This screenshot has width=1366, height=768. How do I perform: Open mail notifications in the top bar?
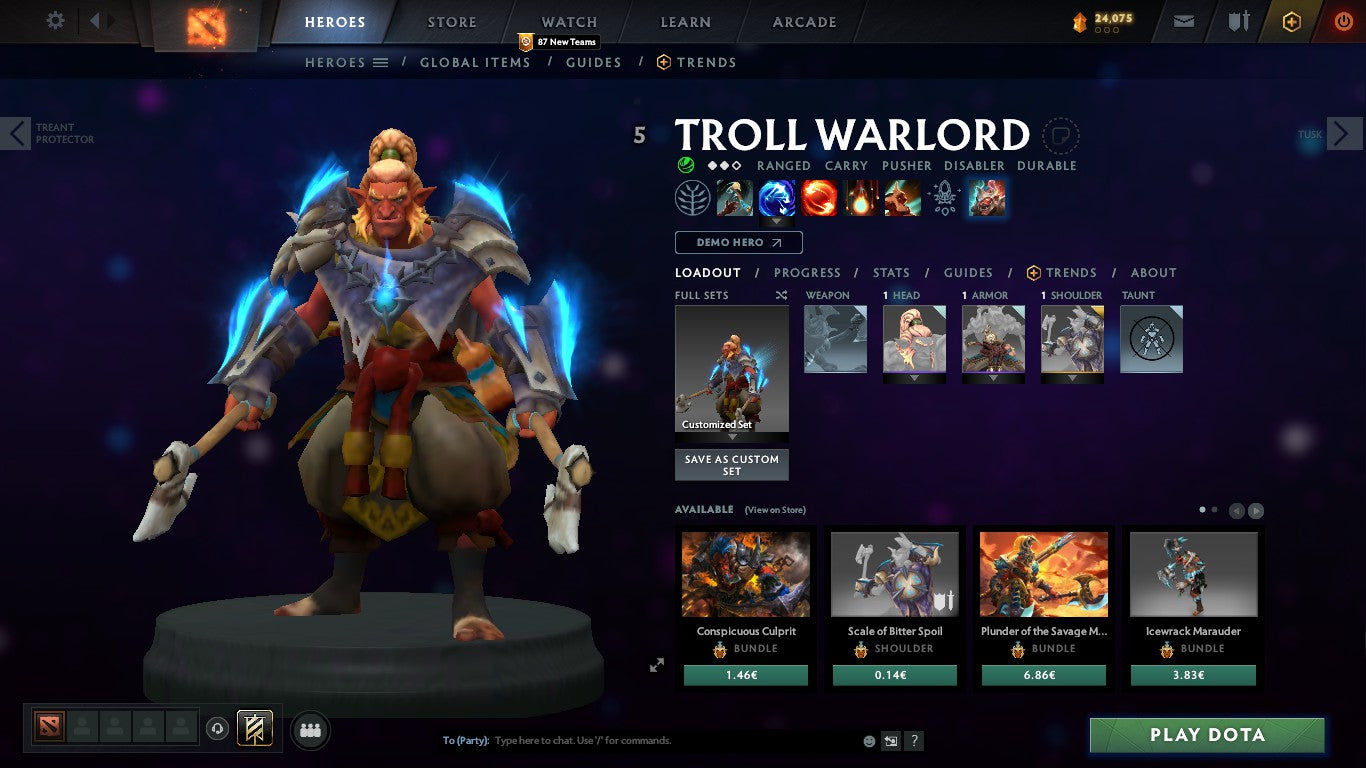pos(1183,20)
